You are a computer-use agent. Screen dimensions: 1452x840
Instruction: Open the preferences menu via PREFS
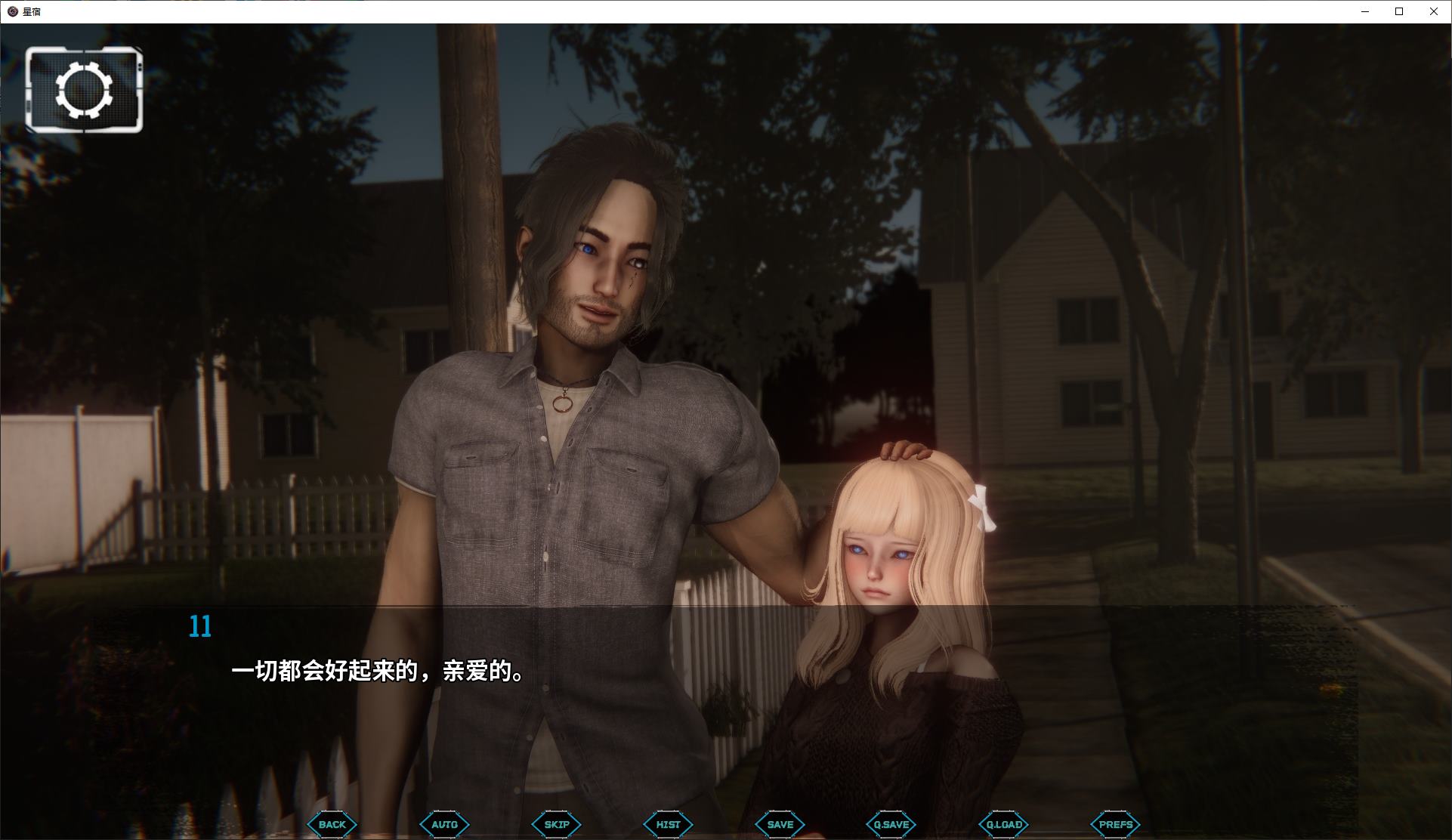pyautogui.click(x=1115, y=824)
